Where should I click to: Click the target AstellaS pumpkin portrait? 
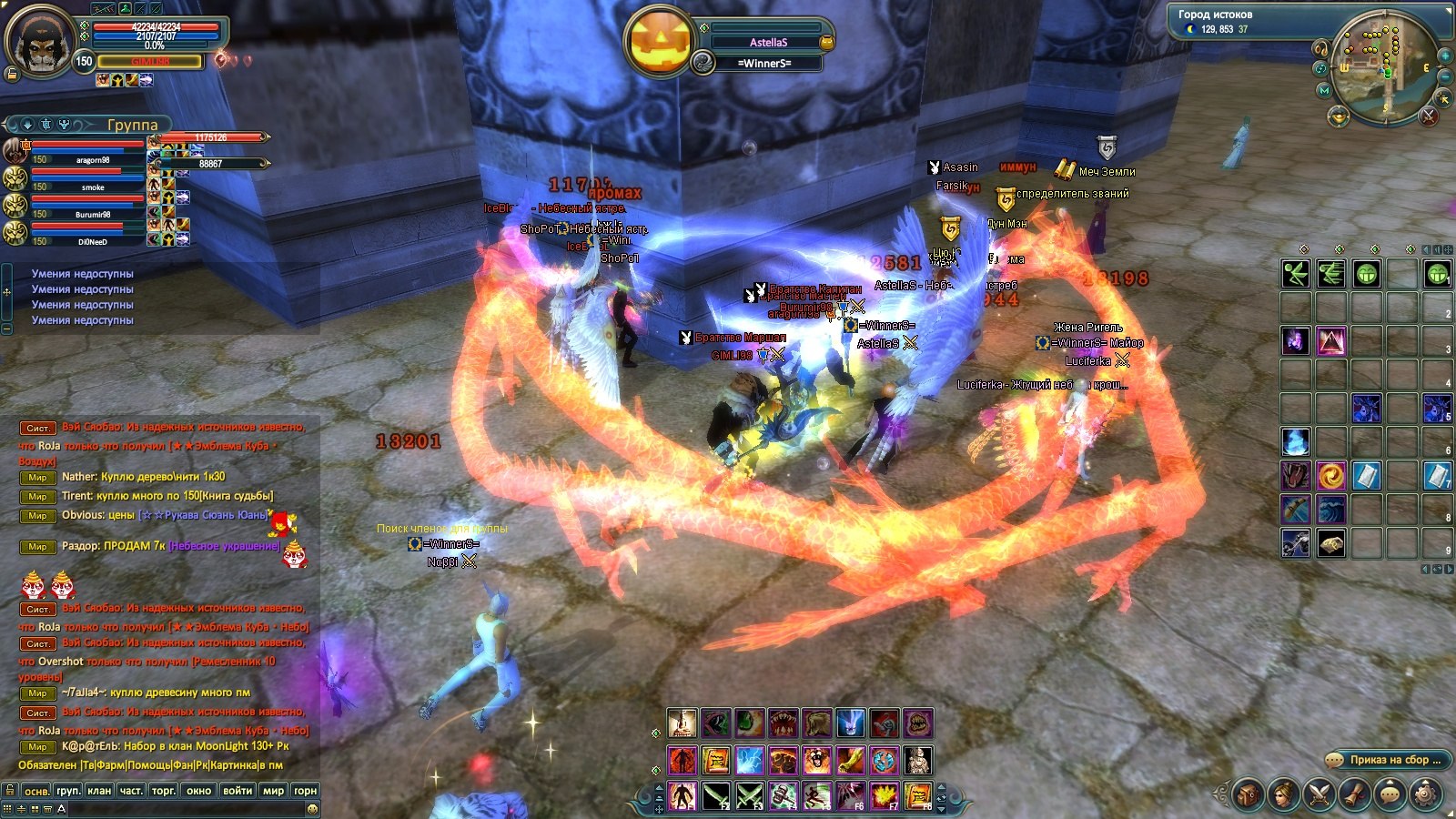click(658, 41)
